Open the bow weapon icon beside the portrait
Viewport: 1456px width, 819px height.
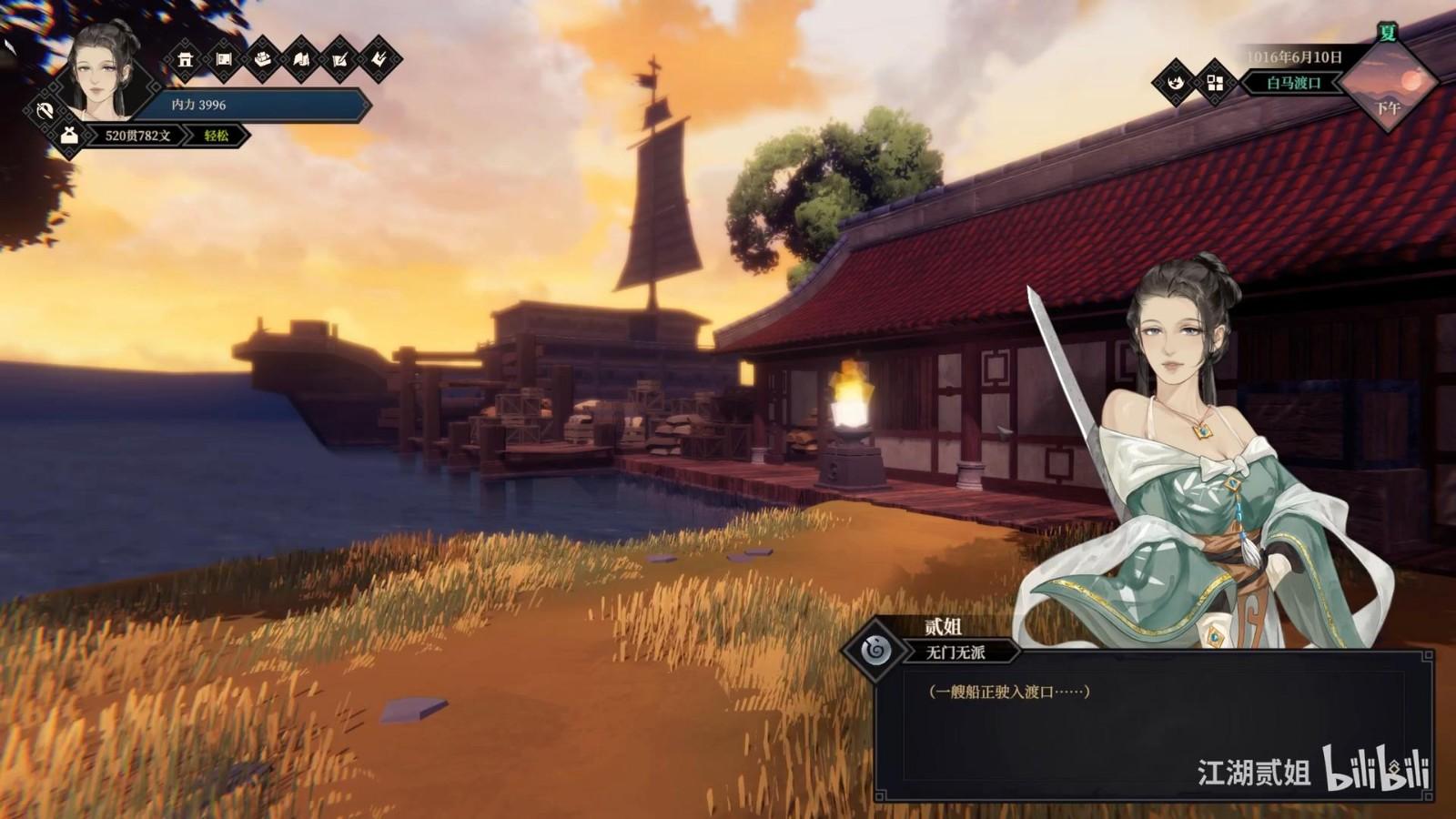coord(44,111)
